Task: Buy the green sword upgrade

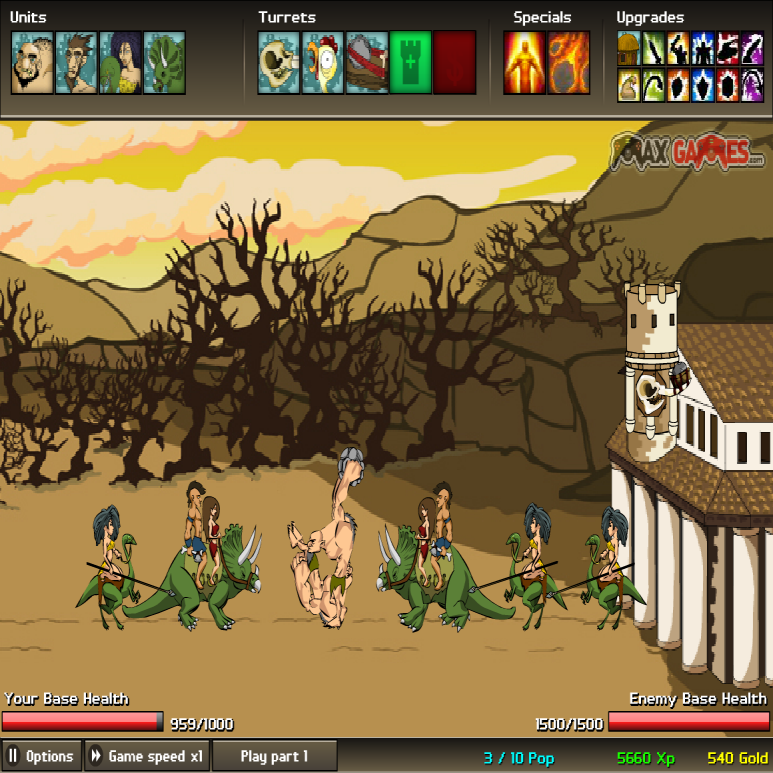Action: click(x=654, y=46)
